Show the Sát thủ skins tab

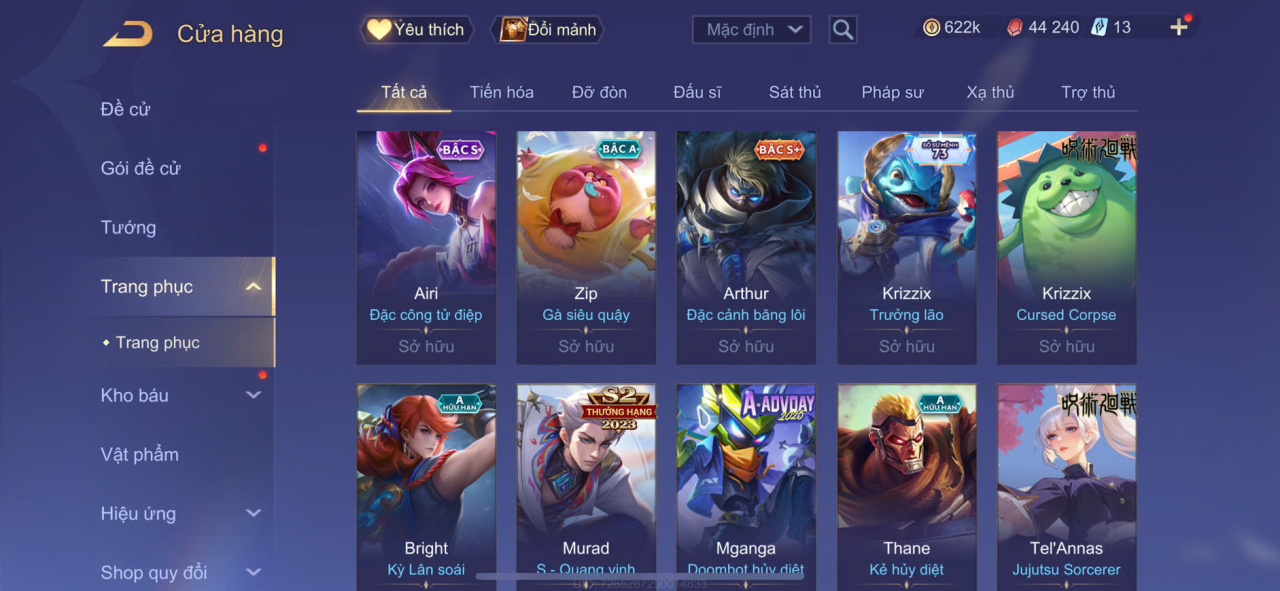pyautogui.click(x=795, y=92)
